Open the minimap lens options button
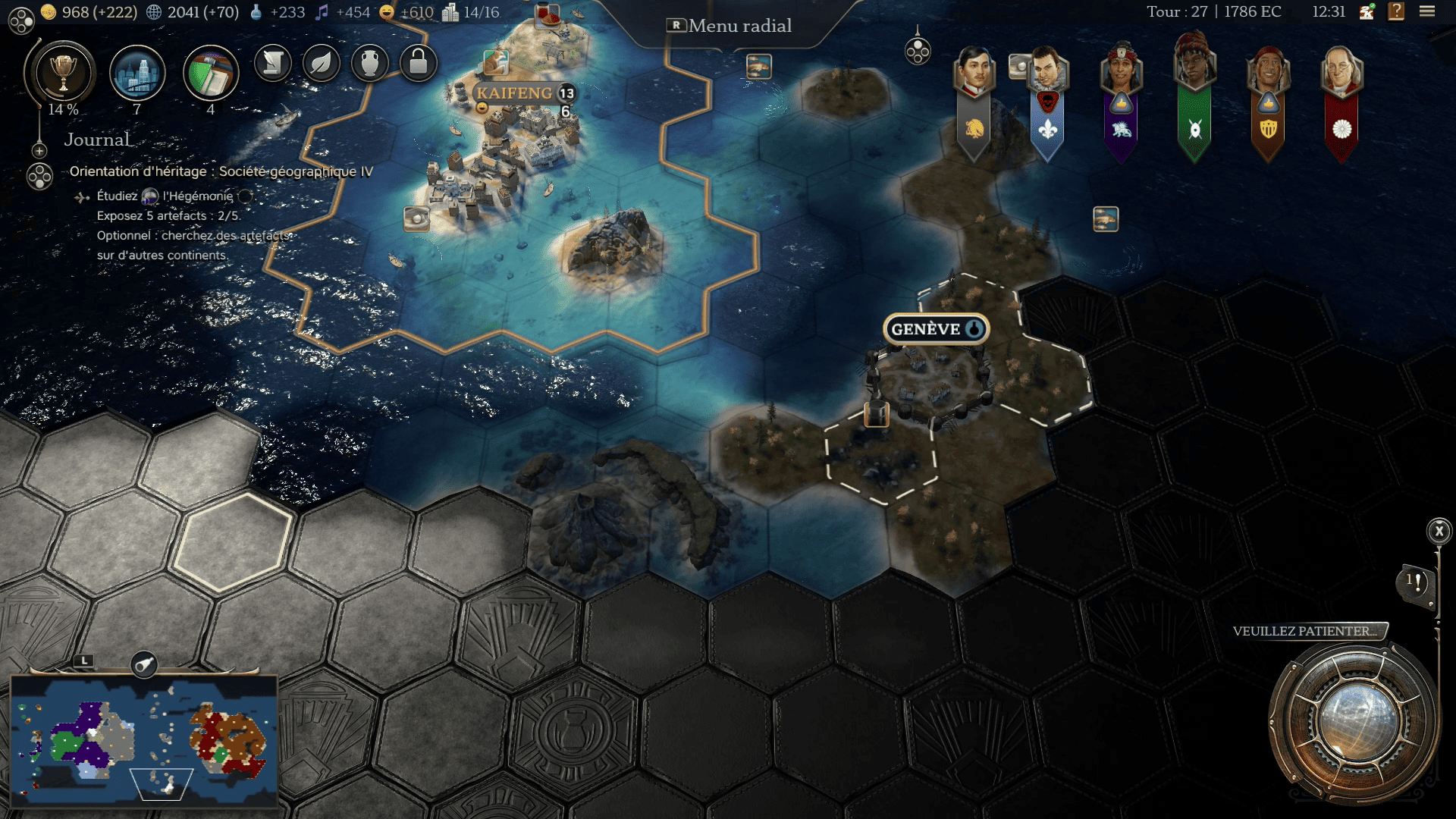Image resolution: width=1456 pixels, height=819 pixels. point(143,665)
